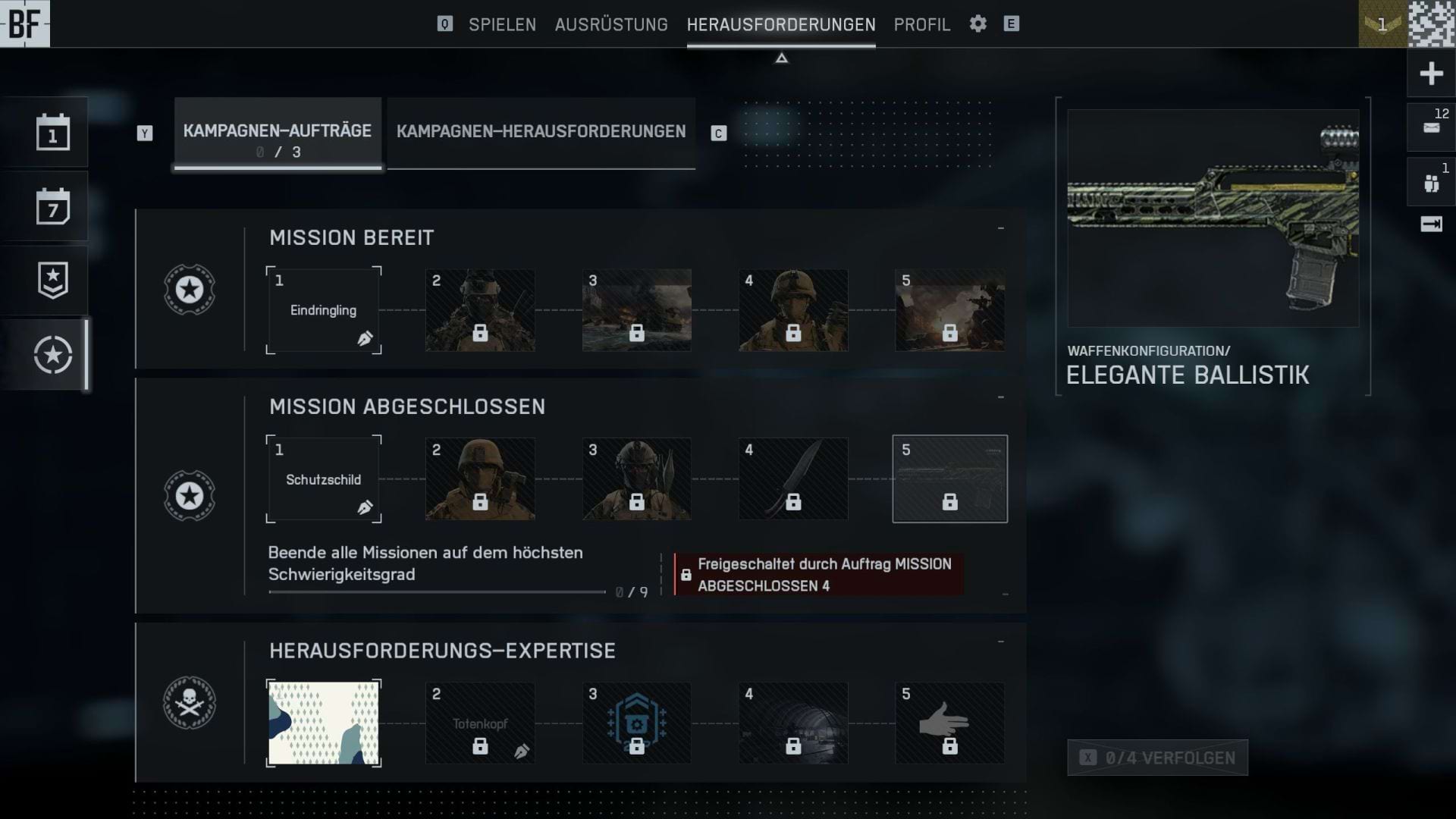Select the locked hand gesture reward tile
The height and width of the screenshot is (819, 1456).
pos(949,723)
